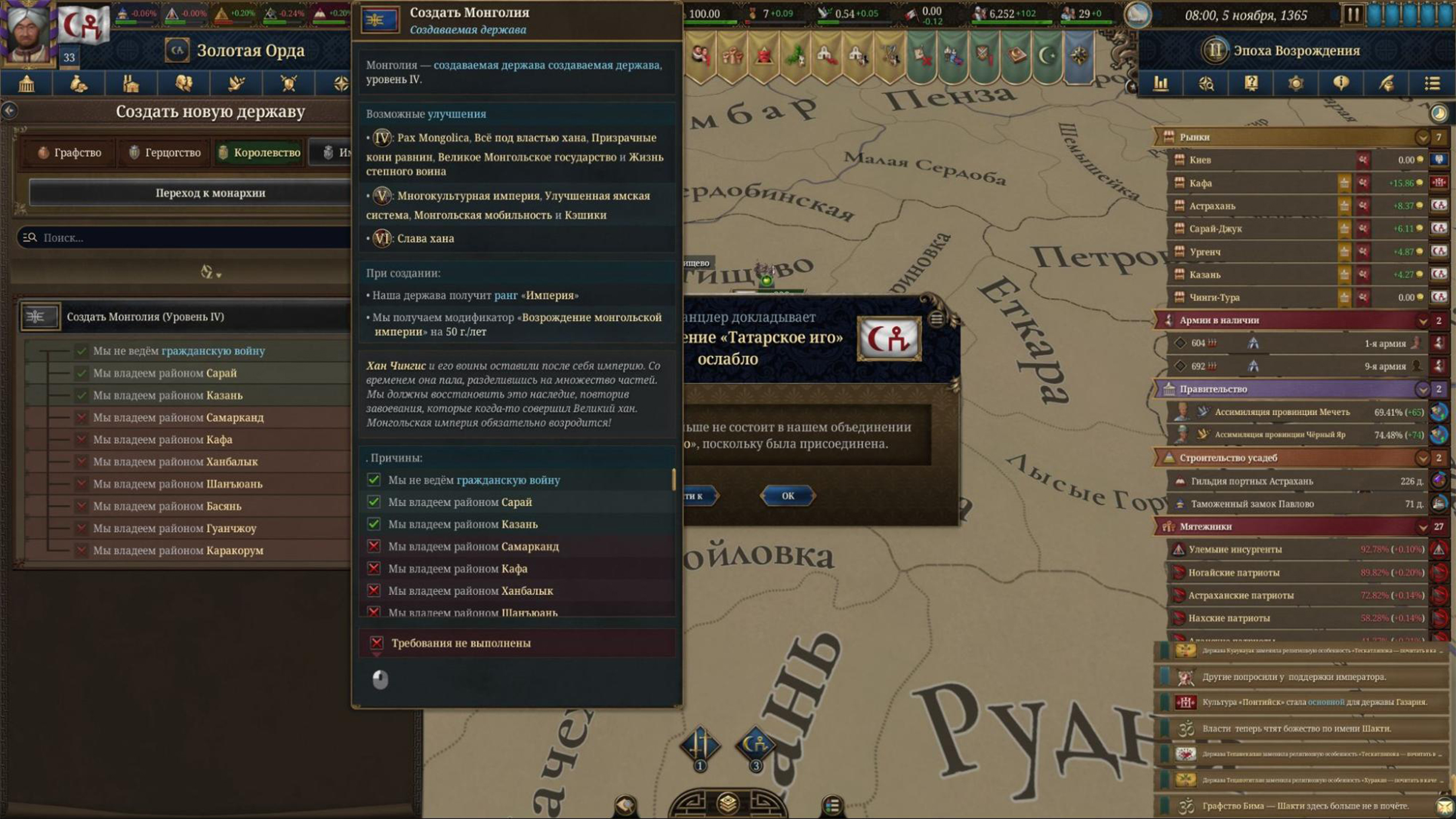This screenshot has height=819, width=1456.
Task: Select the Герцогство rank tab
Action: [x=165, y=153]
